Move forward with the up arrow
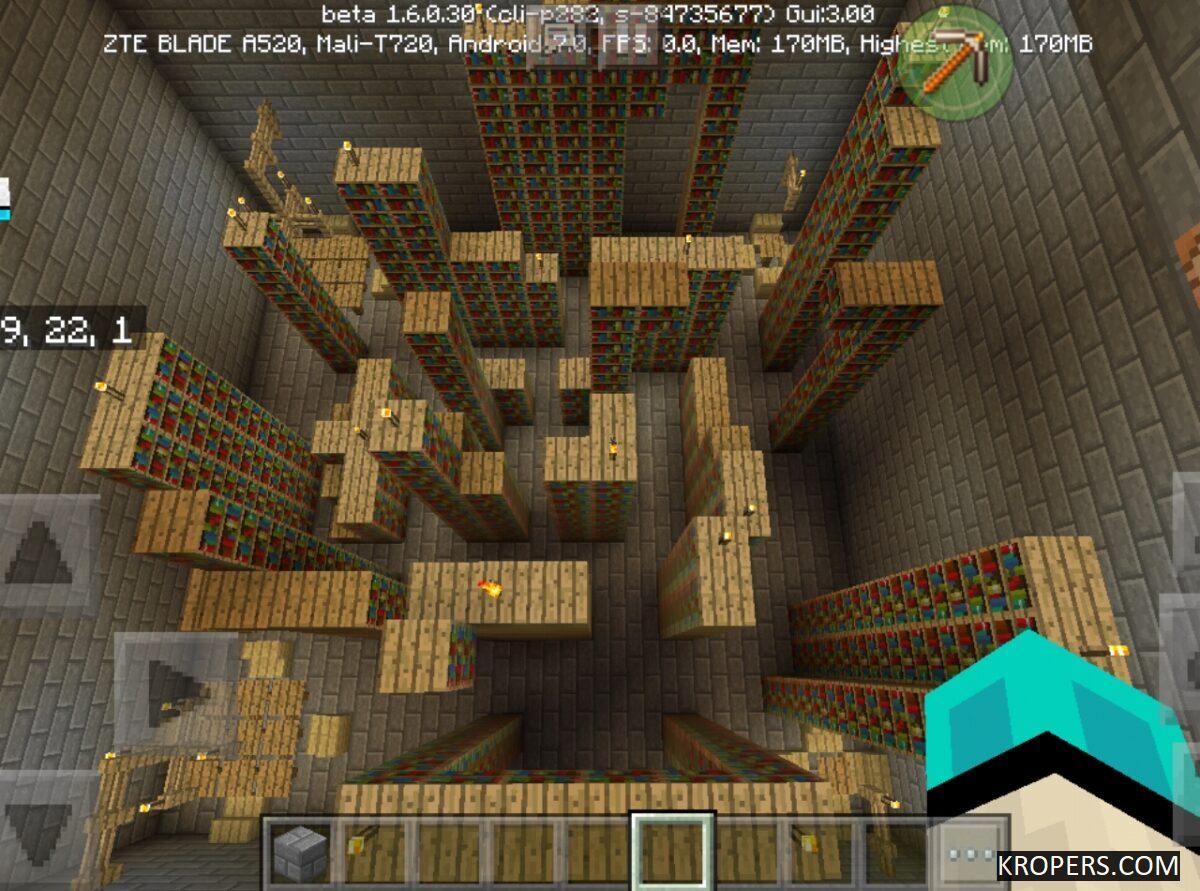The image size is (1200, 891). coord(42,553)
